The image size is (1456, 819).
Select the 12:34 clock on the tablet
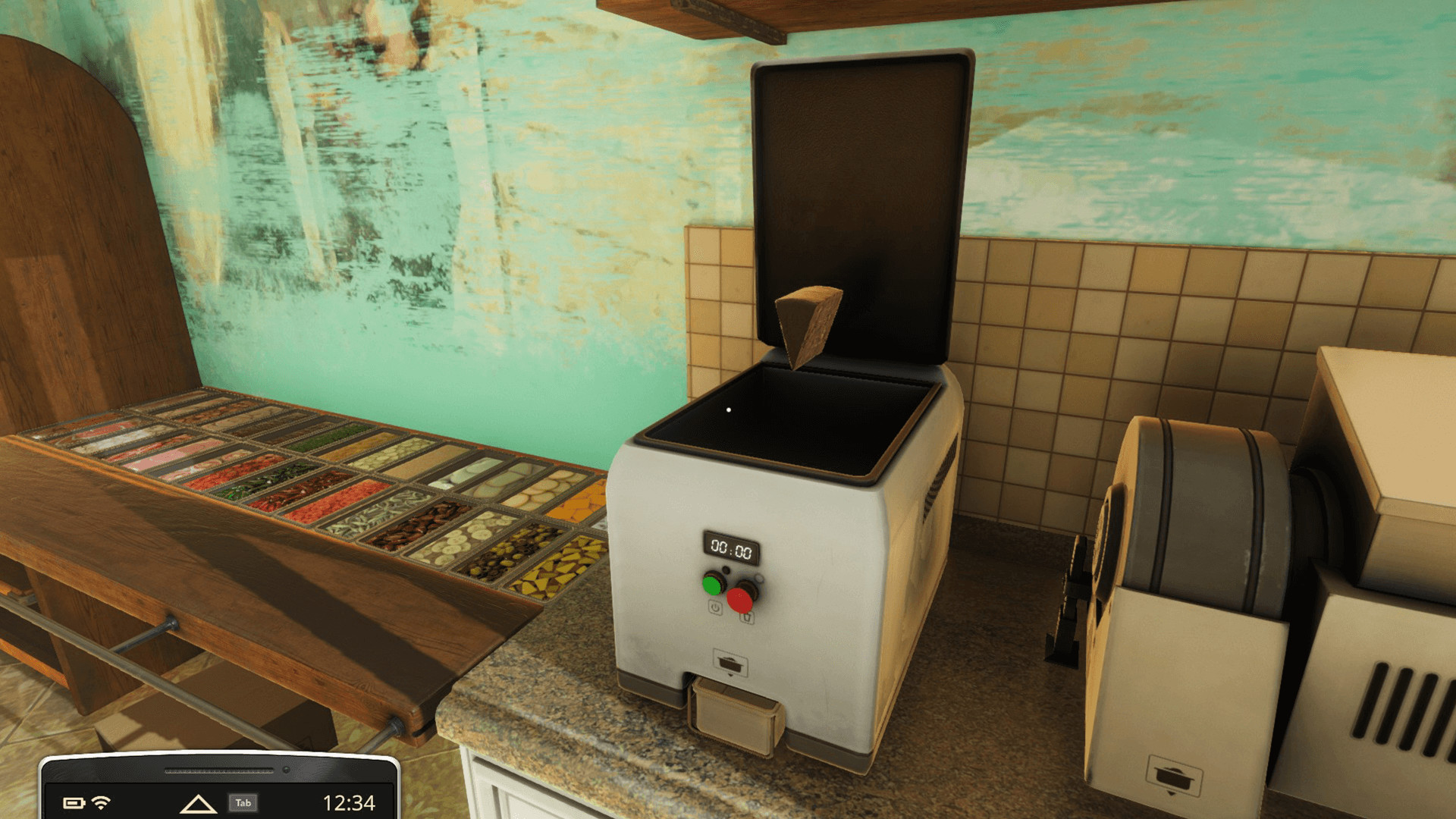point(350,803)
